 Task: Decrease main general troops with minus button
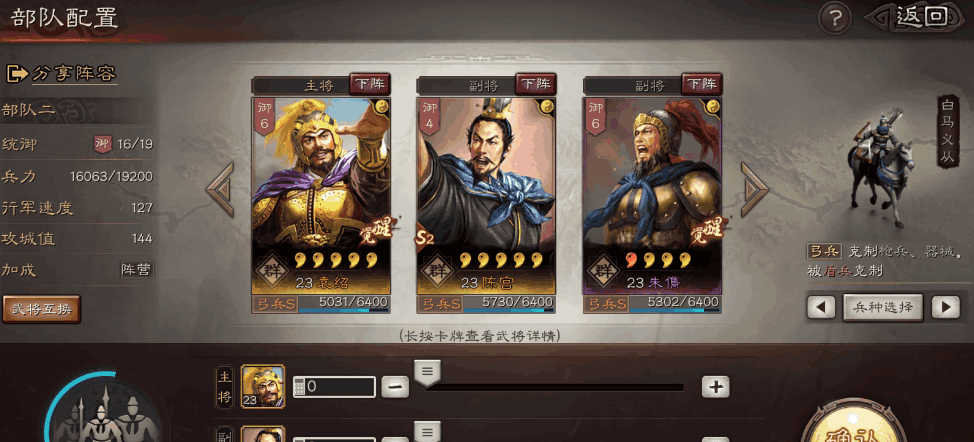395,387
